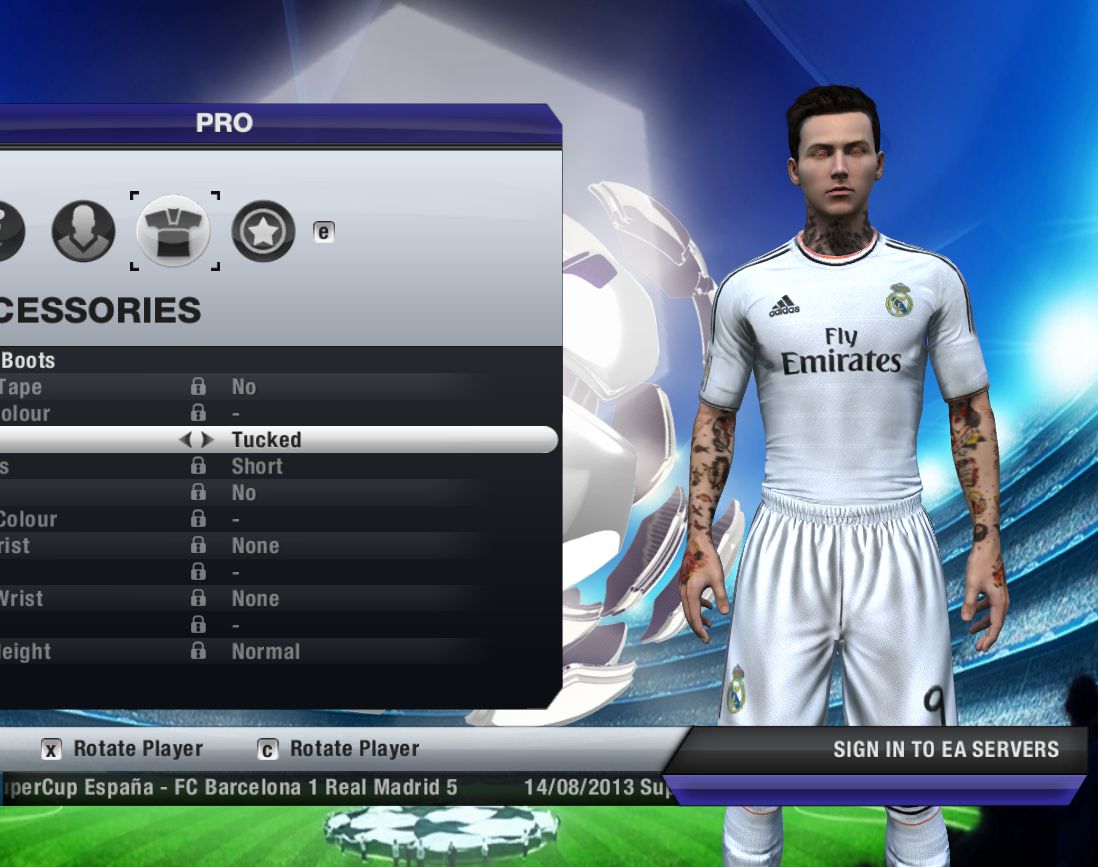Click the left arrow beside Tucked
Screen dimensions: 1098x867
point(185,440)
